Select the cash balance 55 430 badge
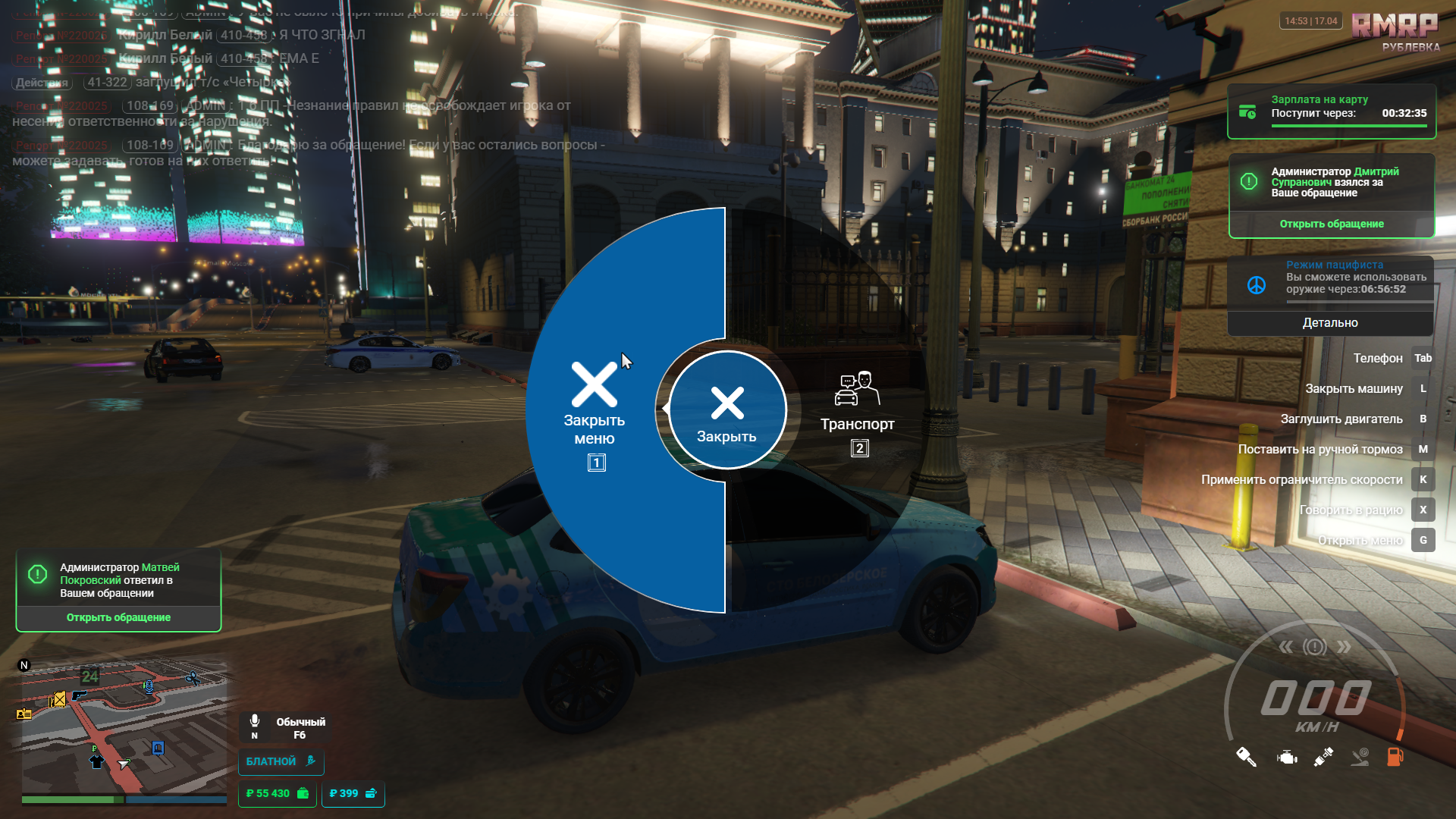The width and height of the screenshot is (1456, 819). pos(277,793)
